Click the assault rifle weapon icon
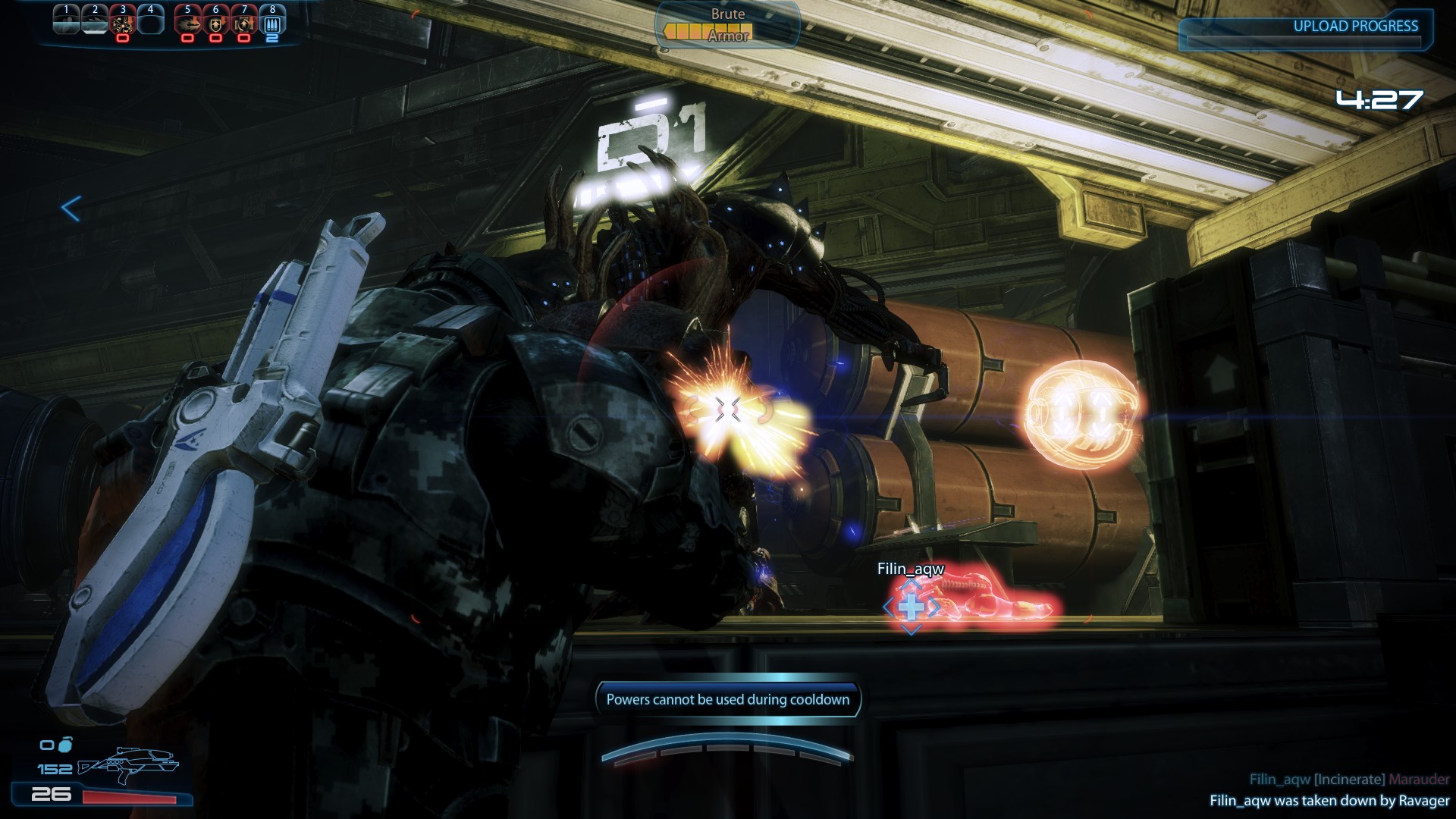This screenshot has width=1456, height=819. (130, 767)
